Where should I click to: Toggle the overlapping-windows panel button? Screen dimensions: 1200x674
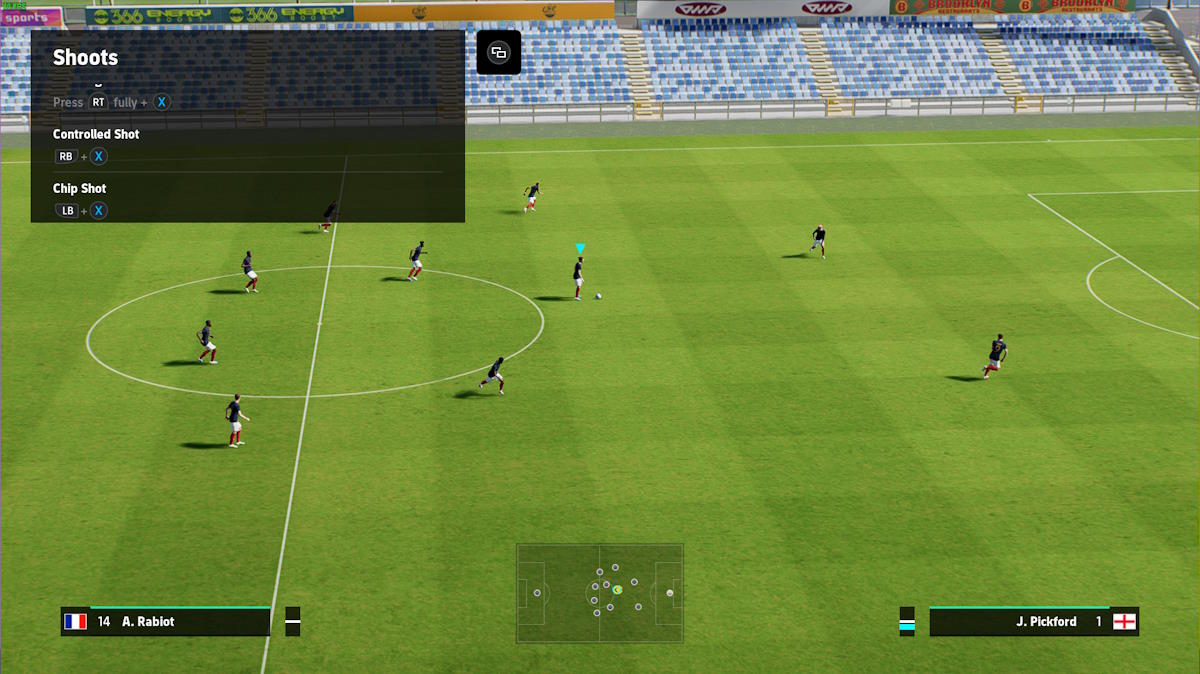tap(498, 53)
